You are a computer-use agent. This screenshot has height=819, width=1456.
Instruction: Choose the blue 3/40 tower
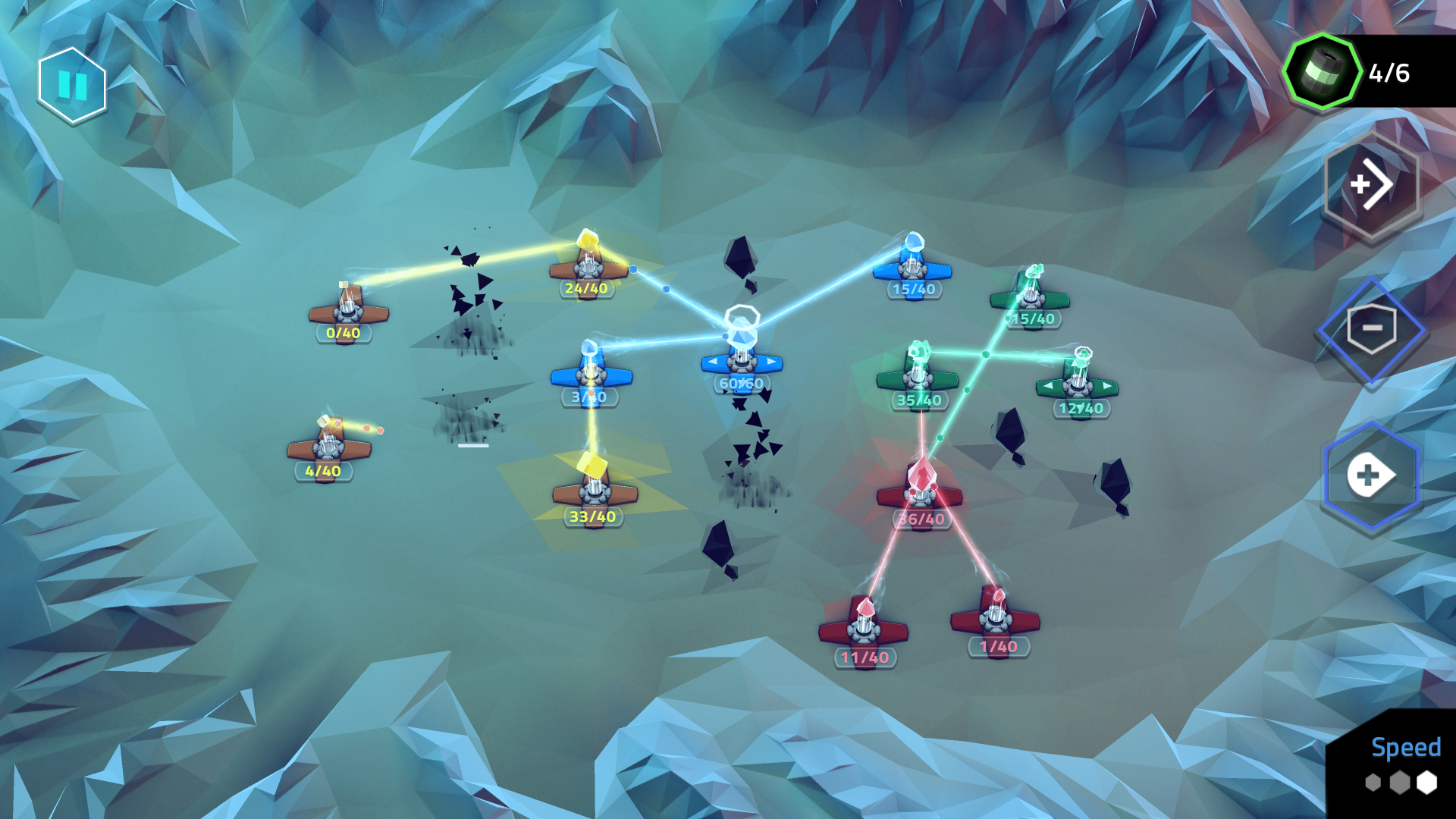pyautogui.click(x=591, y=372)
